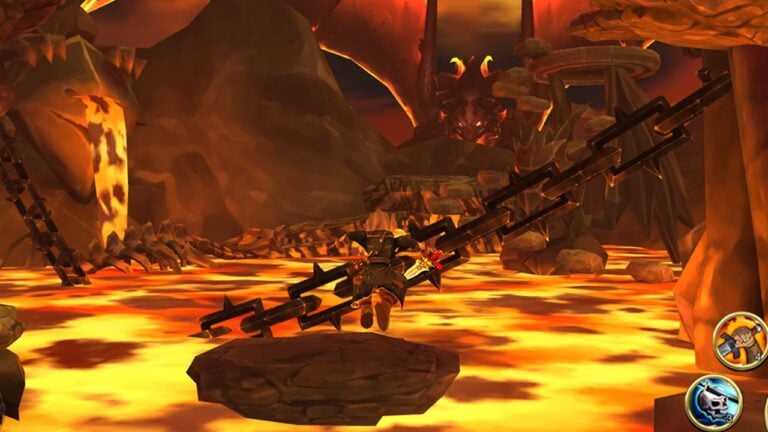This screenshot has width=768, height=432.
Task: Use the blue skull ability icon
Action: tap(713, 402)
